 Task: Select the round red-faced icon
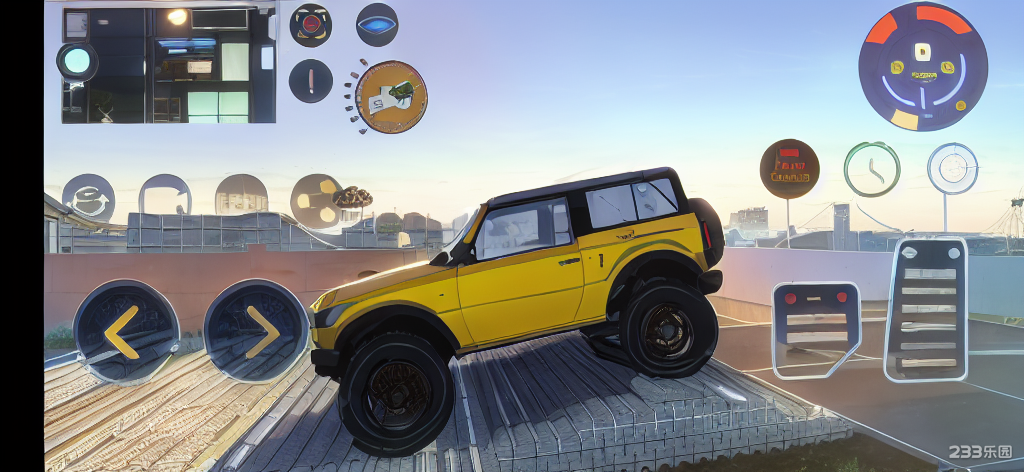(x=311, y=25)
